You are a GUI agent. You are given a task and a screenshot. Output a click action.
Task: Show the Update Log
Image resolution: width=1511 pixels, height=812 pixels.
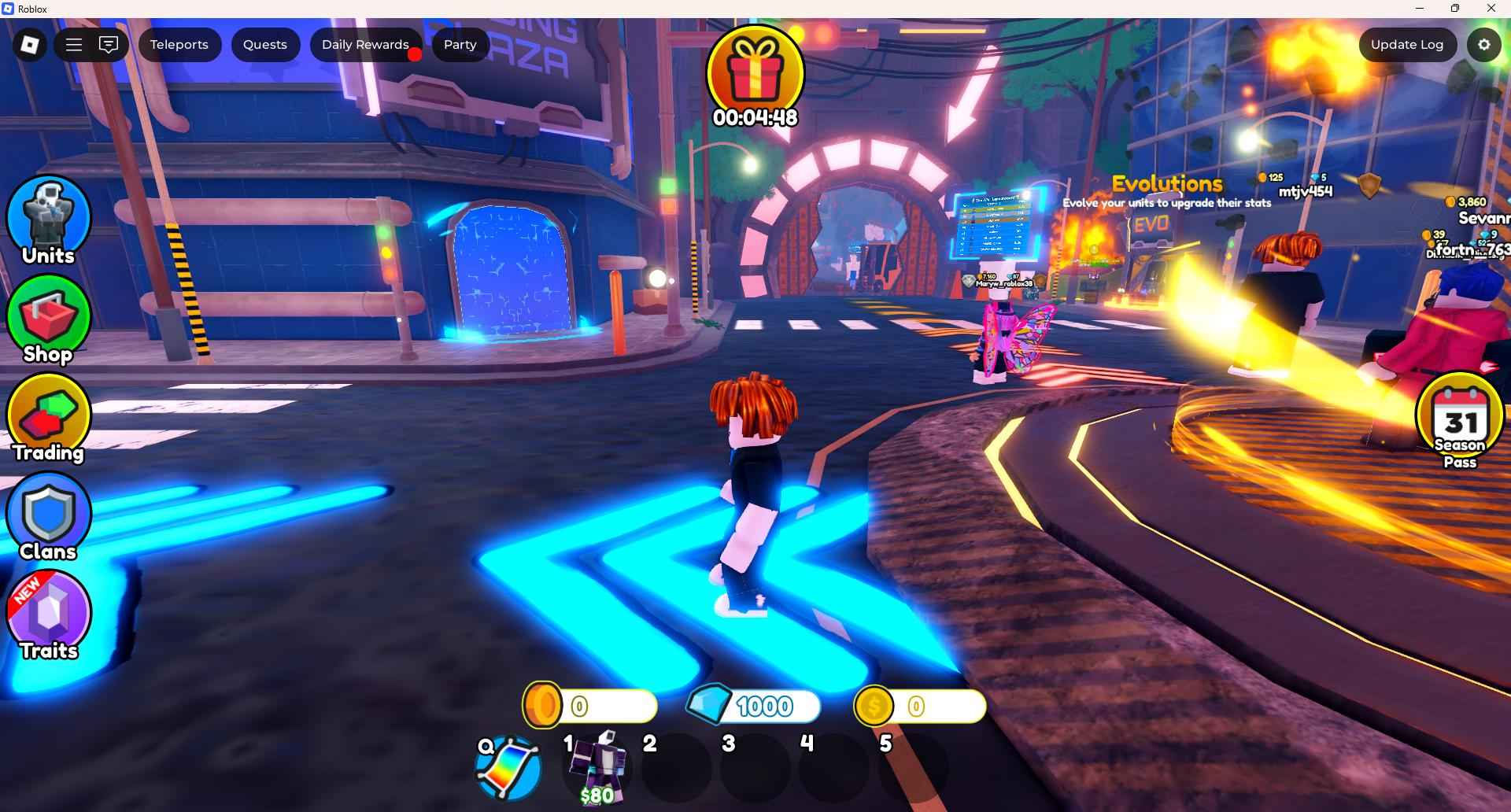[1406, 45]
